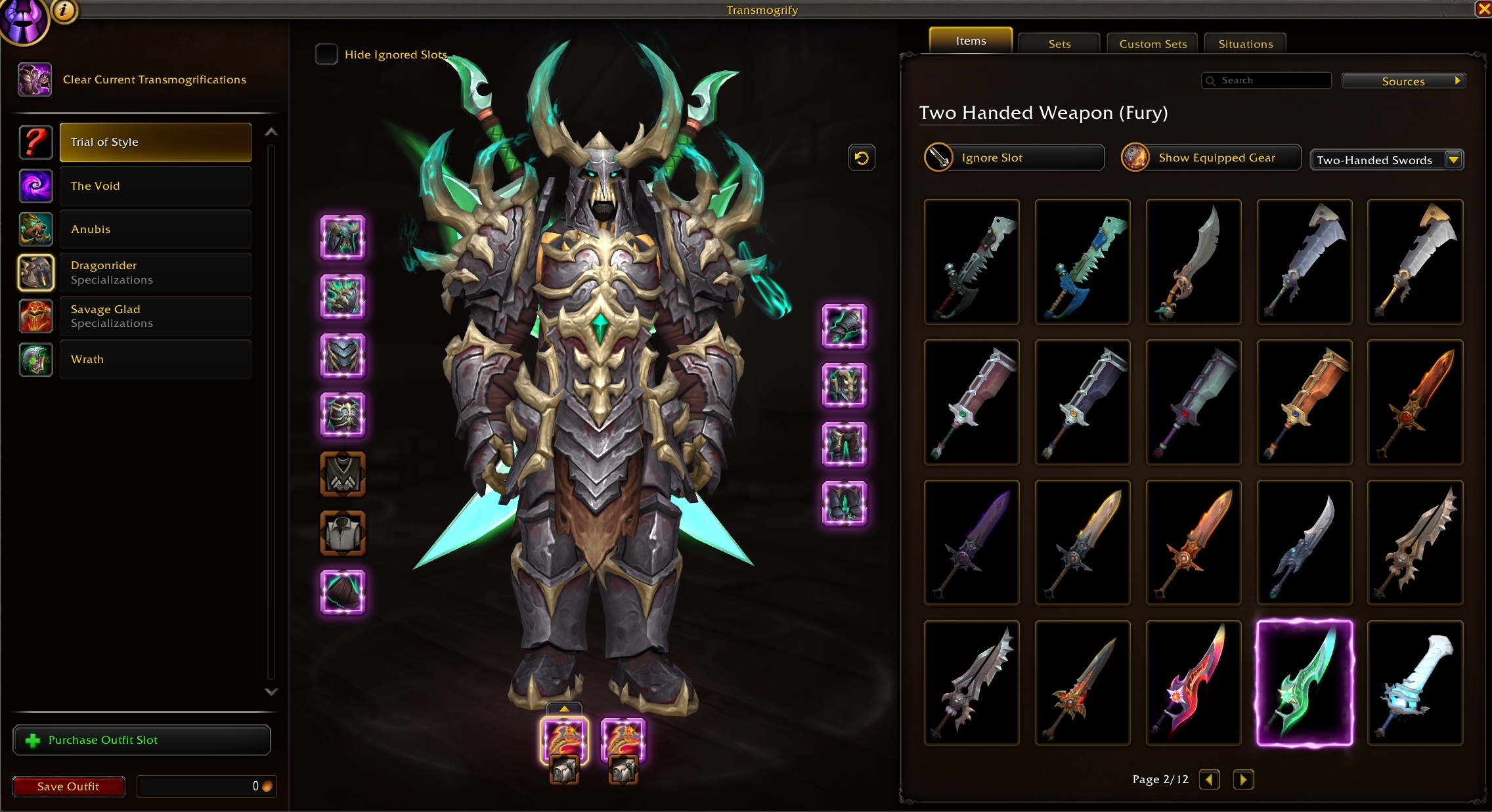Purchase a new outfit slot
Image resolution: width=1492 pixels, height=812 pixels.
pos(142,740)
